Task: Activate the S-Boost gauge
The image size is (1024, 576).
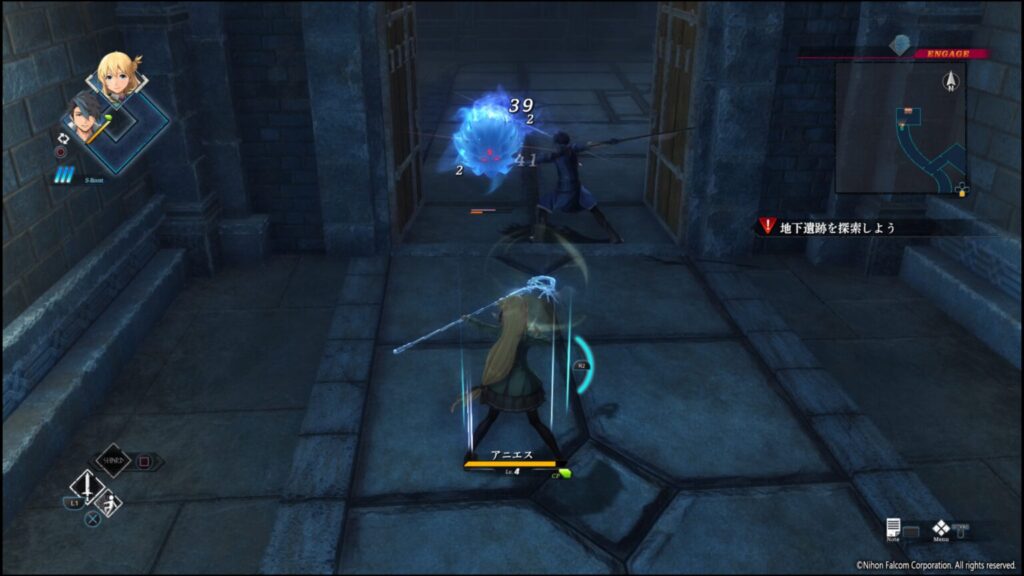Action: [64, 177]
